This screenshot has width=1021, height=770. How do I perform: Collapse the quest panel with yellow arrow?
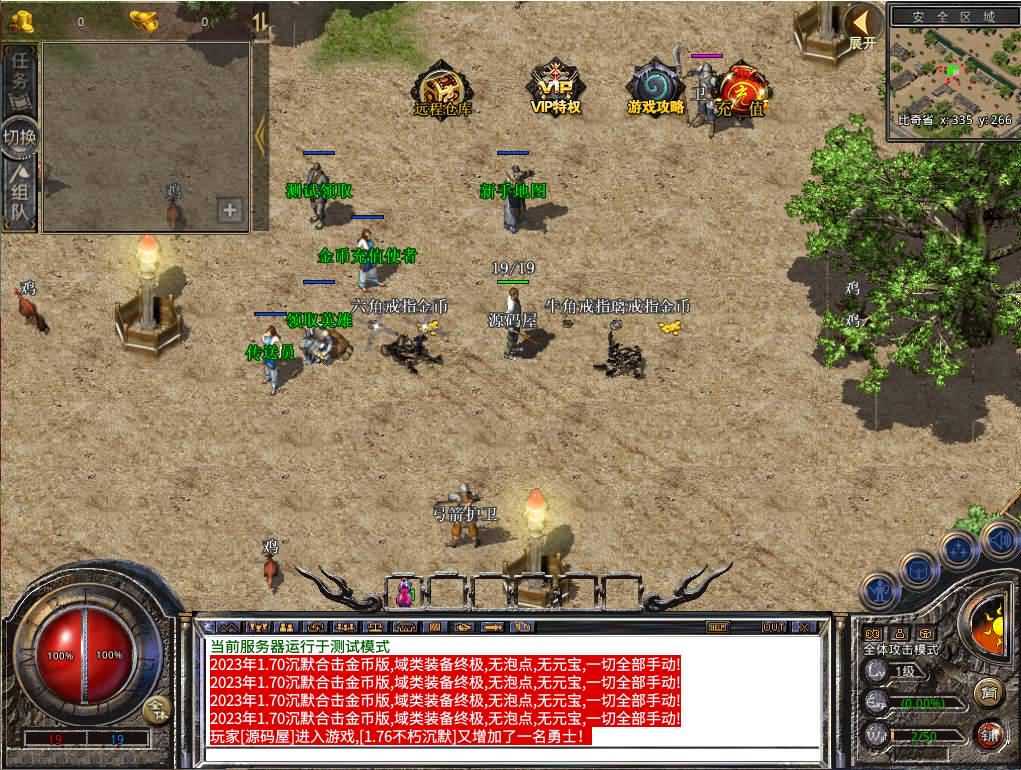pos(260,136)
